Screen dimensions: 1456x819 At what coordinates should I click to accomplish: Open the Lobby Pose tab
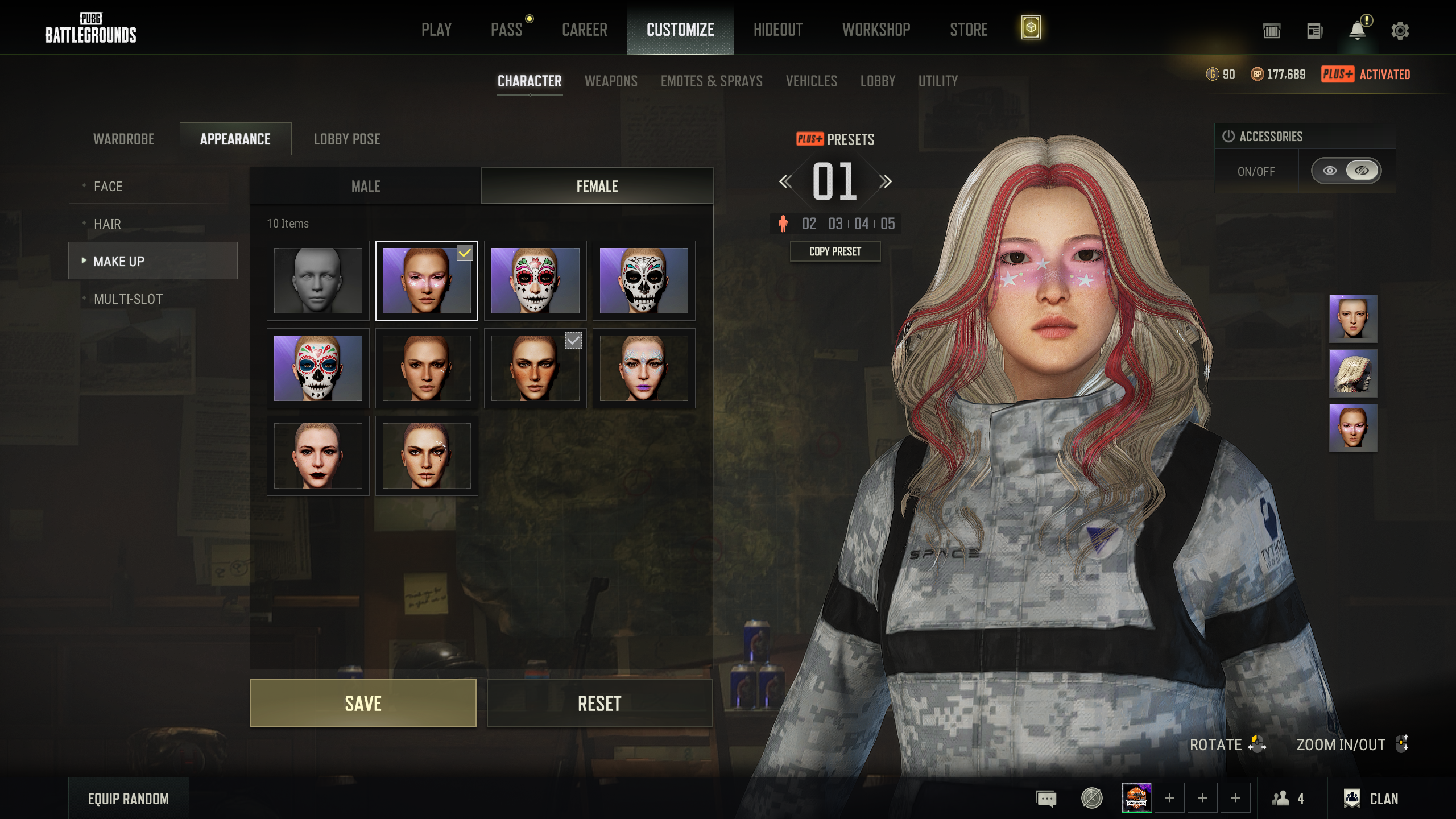click(x=347, y=139)
